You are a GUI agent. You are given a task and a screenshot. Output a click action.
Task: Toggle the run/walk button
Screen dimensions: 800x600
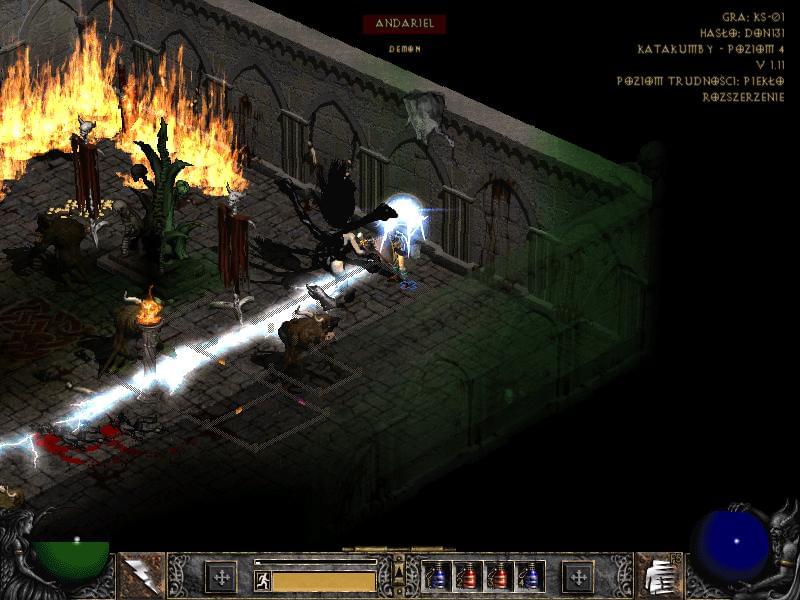pyautogui.click(x=263, y=580)
